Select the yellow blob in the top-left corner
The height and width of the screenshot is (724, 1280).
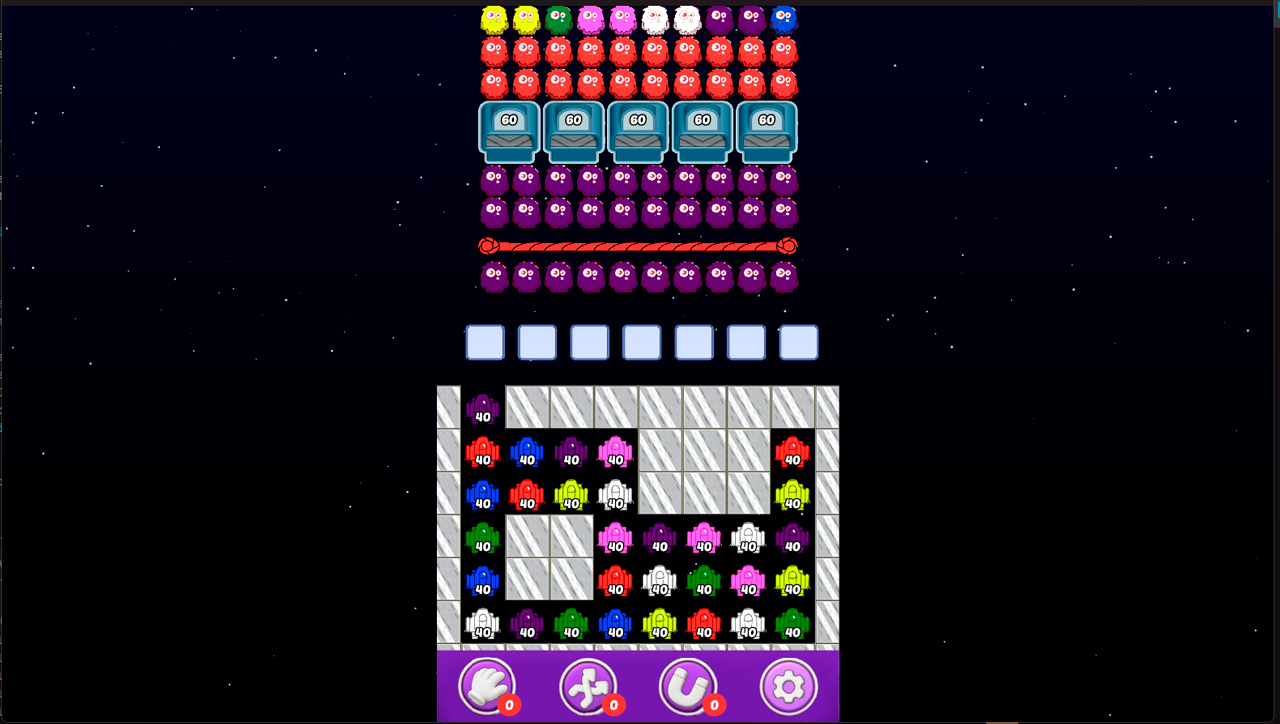[493, 17]
